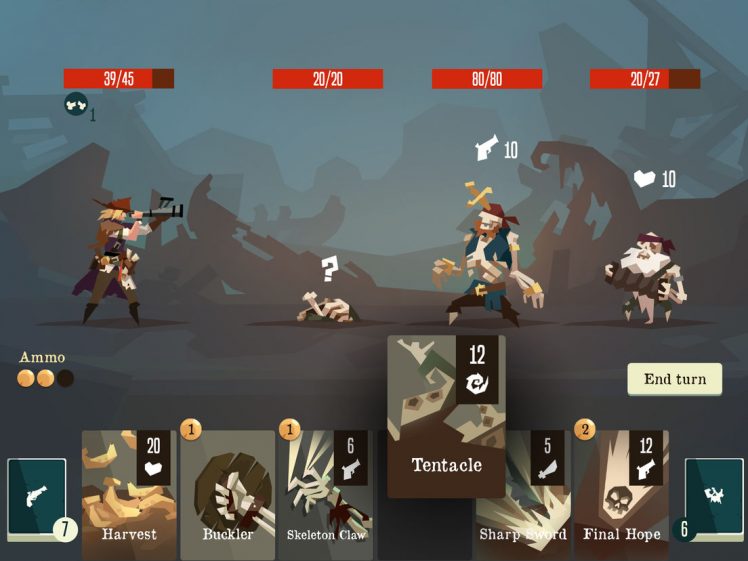Image resolution: width=748 pixels, height=561 pixels.
Task: View the discard pile with skull icon
Action: tap(714, 497)
